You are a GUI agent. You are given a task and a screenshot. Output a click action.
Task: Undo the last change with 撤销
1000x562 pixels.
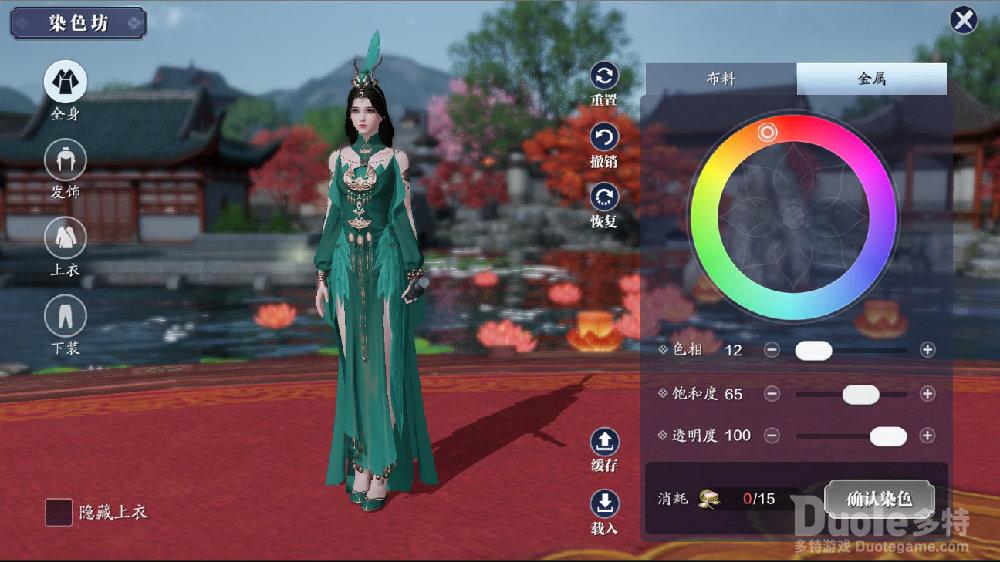pos(604,137)
